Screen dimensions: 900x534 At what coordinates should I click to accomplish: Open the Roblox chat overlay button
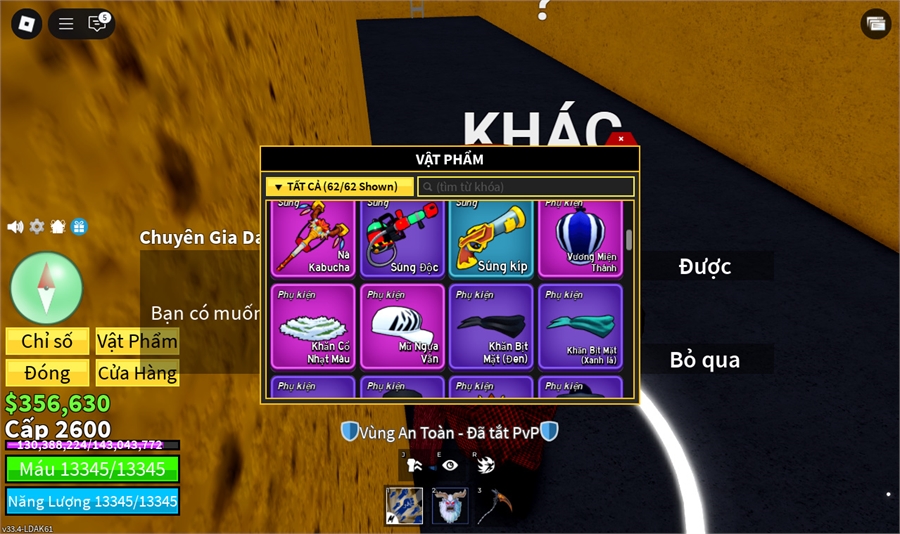(97, 24)
